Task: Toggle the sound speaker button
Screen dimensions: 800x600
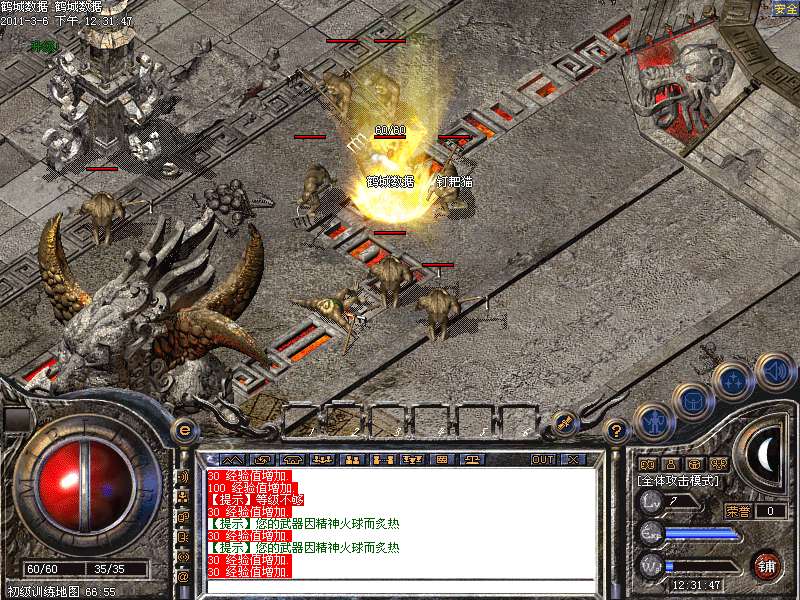Action: coord(773,371)
